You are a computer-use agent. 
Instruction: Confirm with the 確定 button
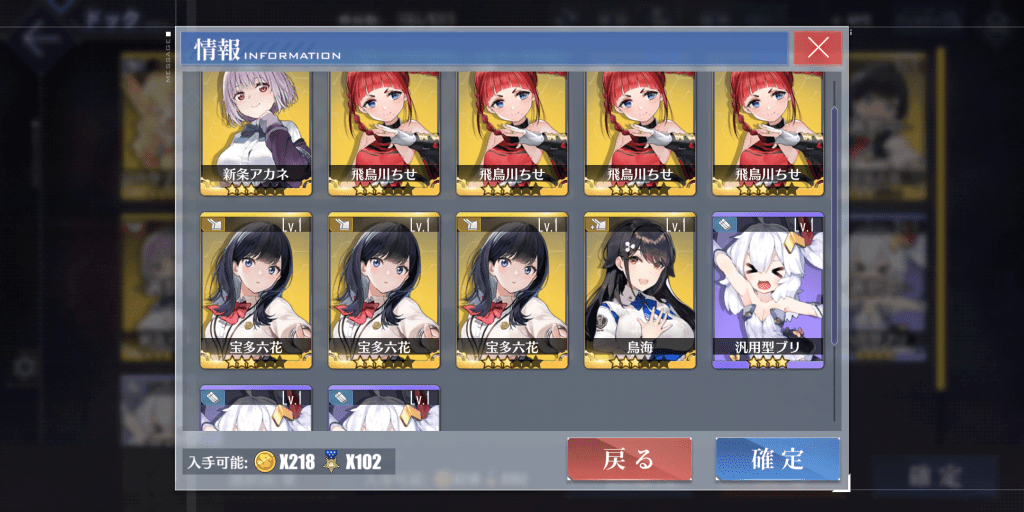[x=777, y=459]
